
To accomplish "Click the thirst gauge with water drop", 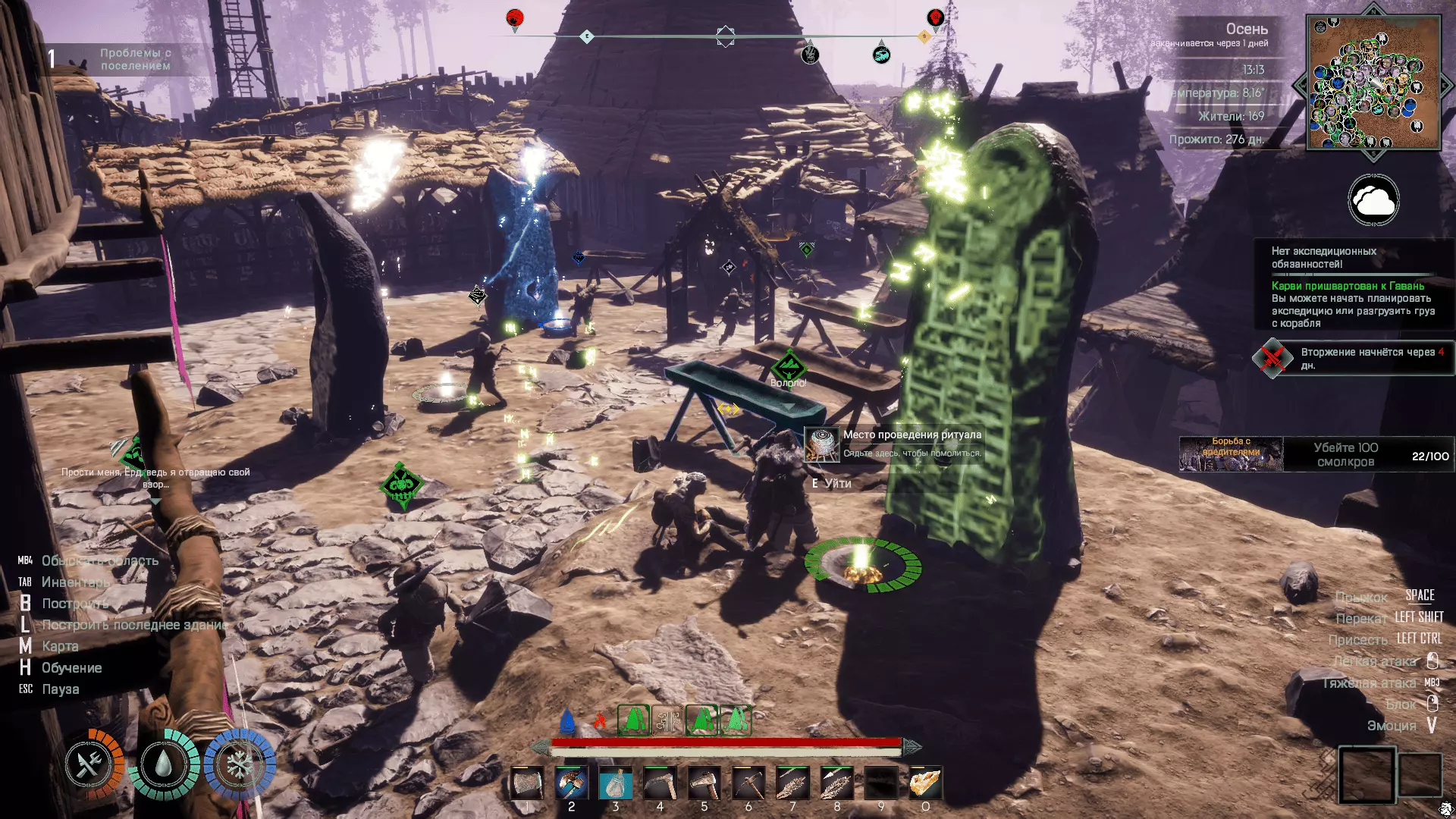I will (164, 764).
